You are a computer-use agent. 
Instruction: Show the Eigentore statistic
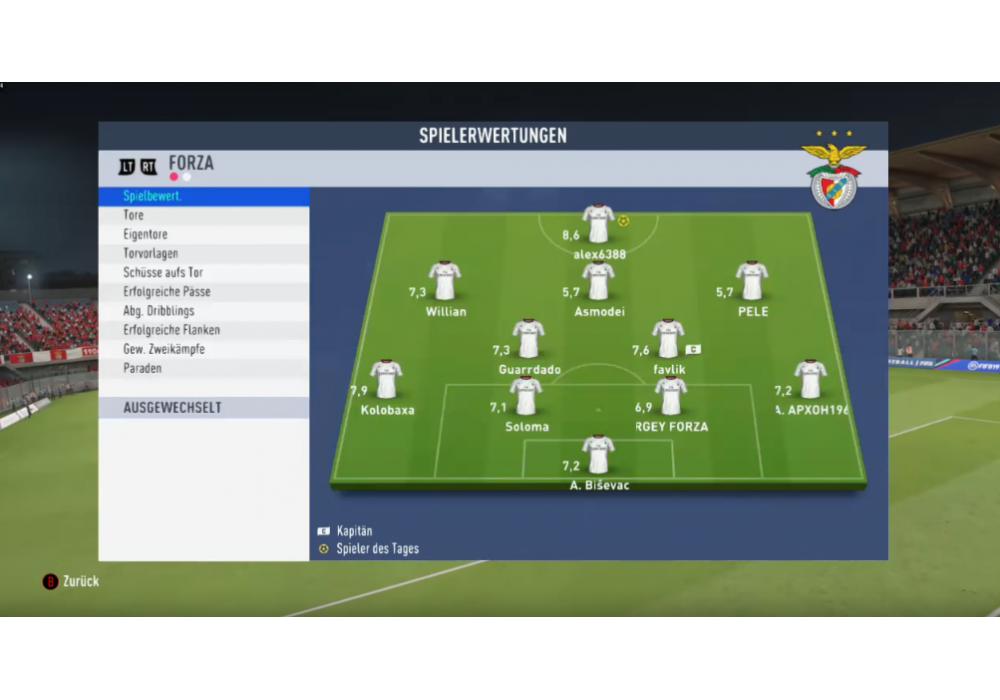tap(203, 235)
